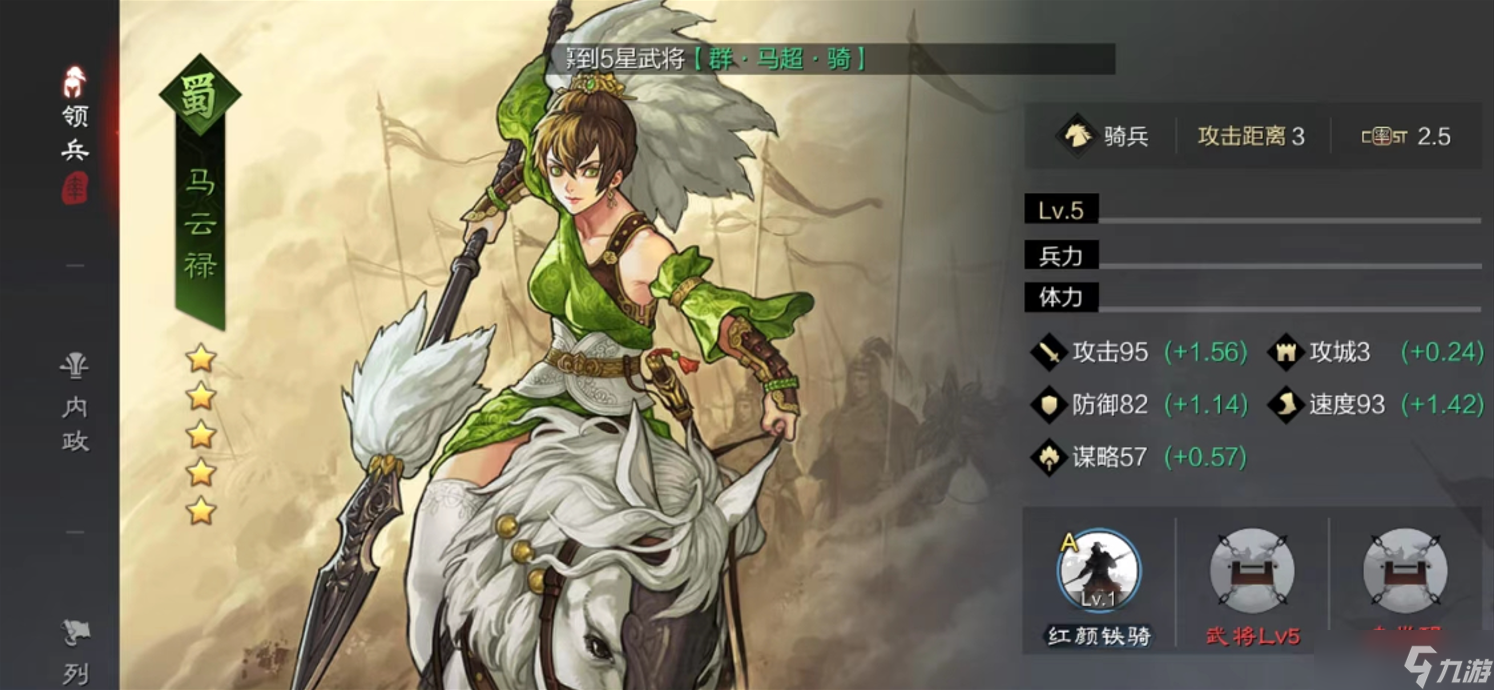Switch to the 领兵 tab
This screenshot has height=690, width=1494.
coord(75,130)
